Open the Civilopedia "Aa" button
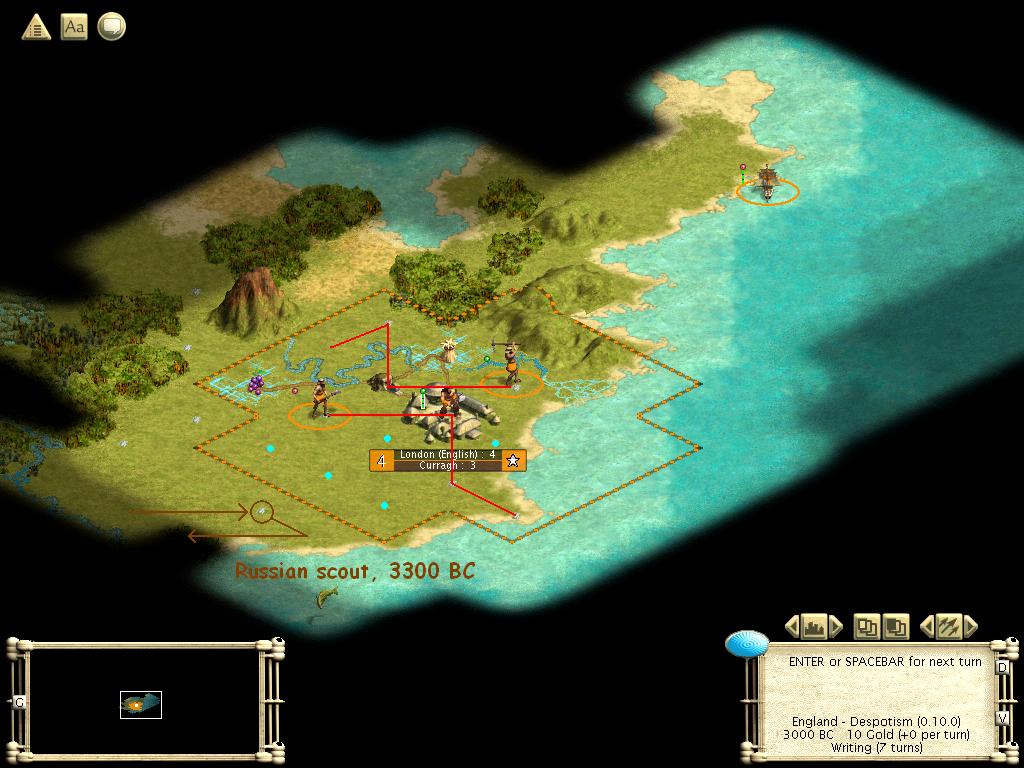 (x=74, y=27)
